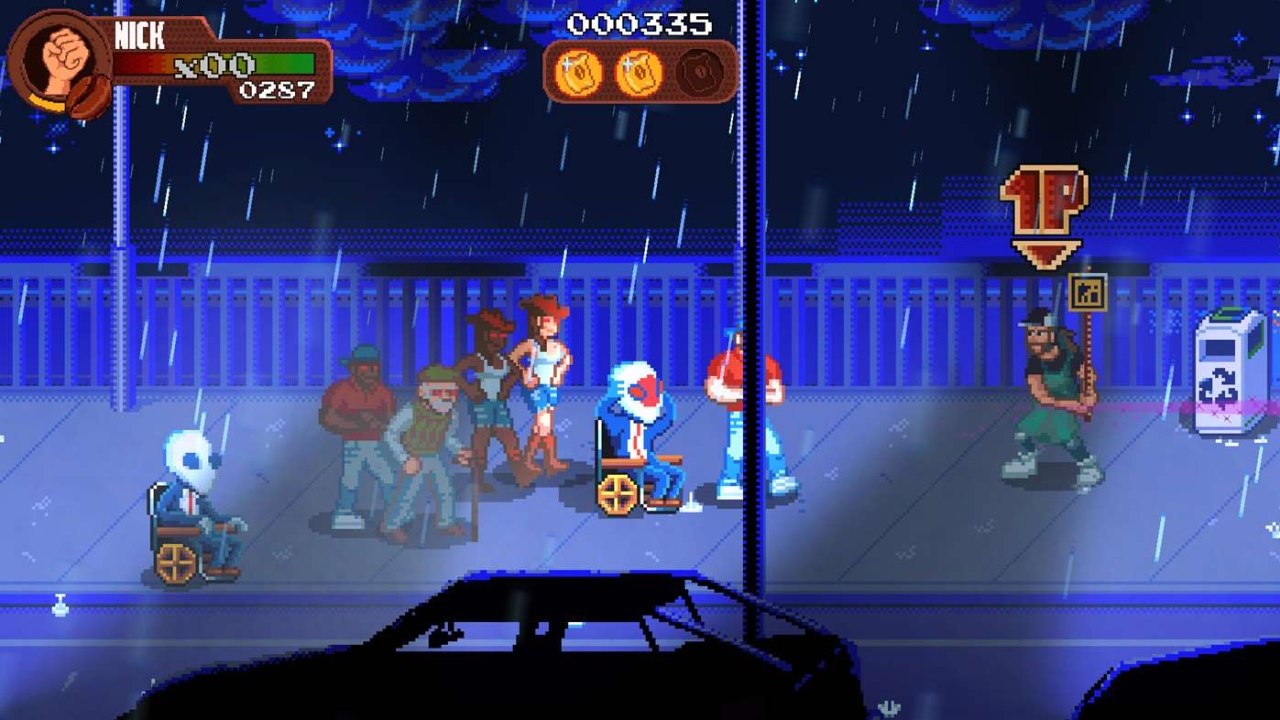Select the NICK name label

(x=140, y=35)
